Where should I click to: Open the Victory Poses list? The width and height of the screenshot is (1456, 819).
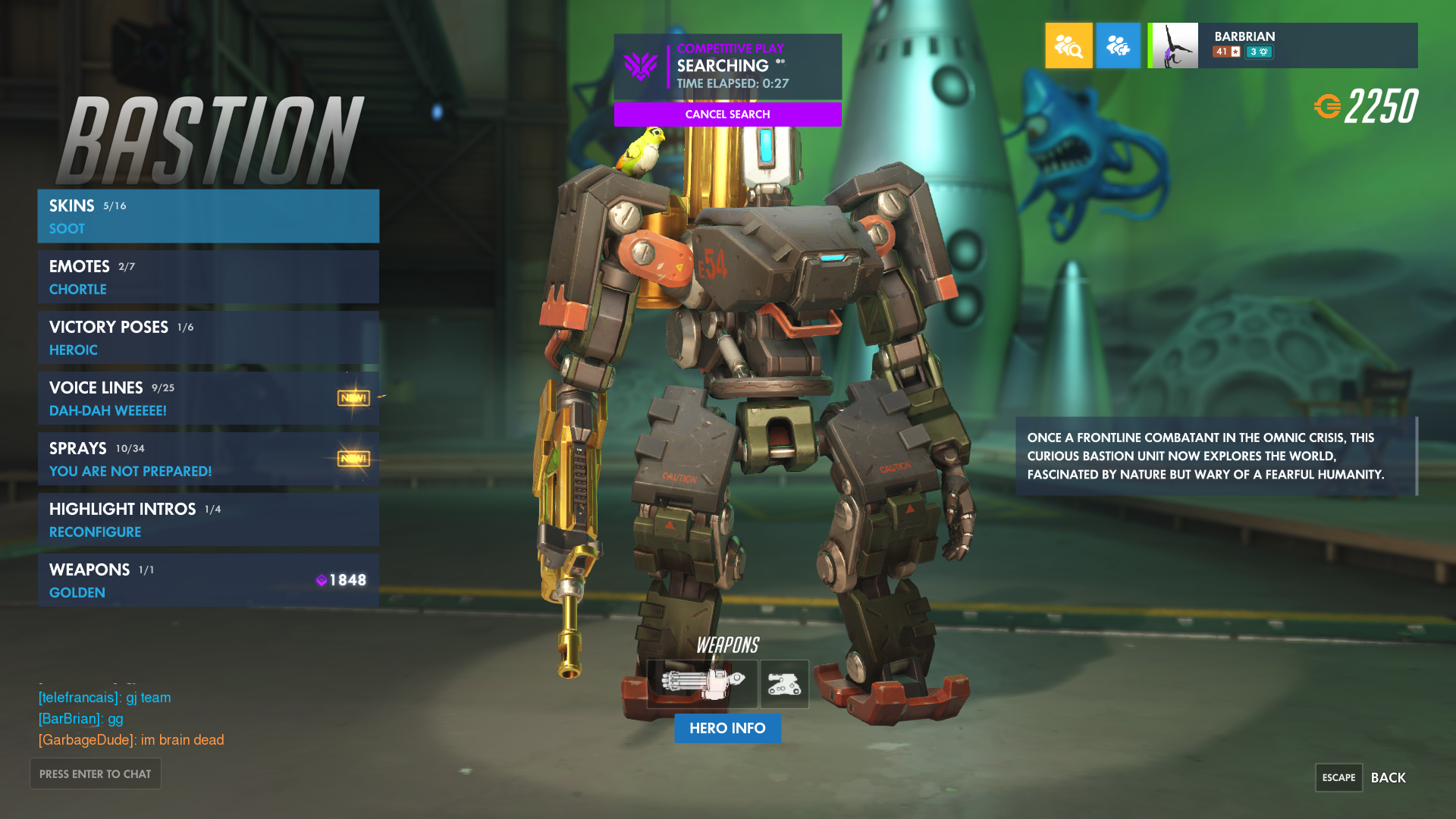(208, 337)
